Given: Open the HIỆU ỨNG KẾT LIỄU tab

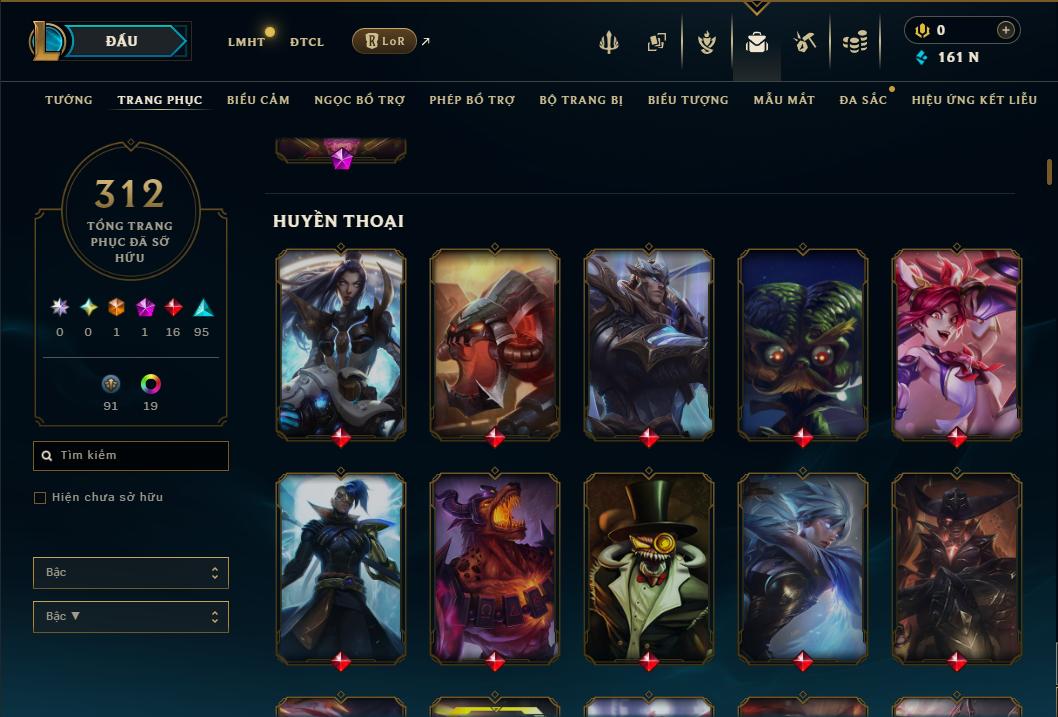Looking at the screenshot, I should [974, 100].
